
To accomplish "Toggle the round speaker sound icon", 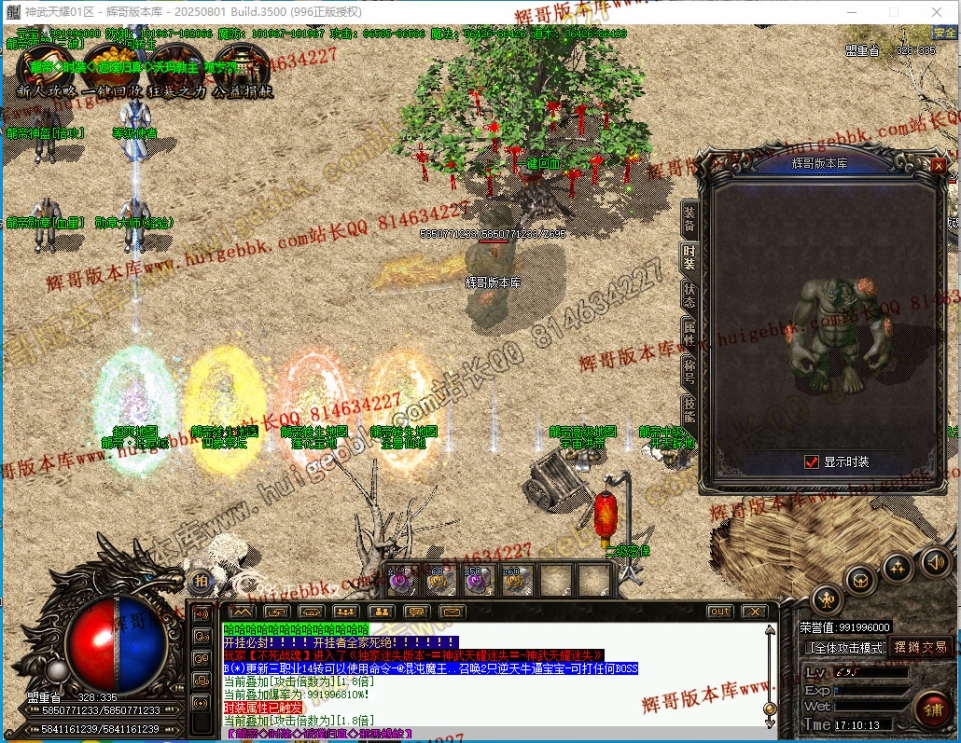I will point(935,561).
